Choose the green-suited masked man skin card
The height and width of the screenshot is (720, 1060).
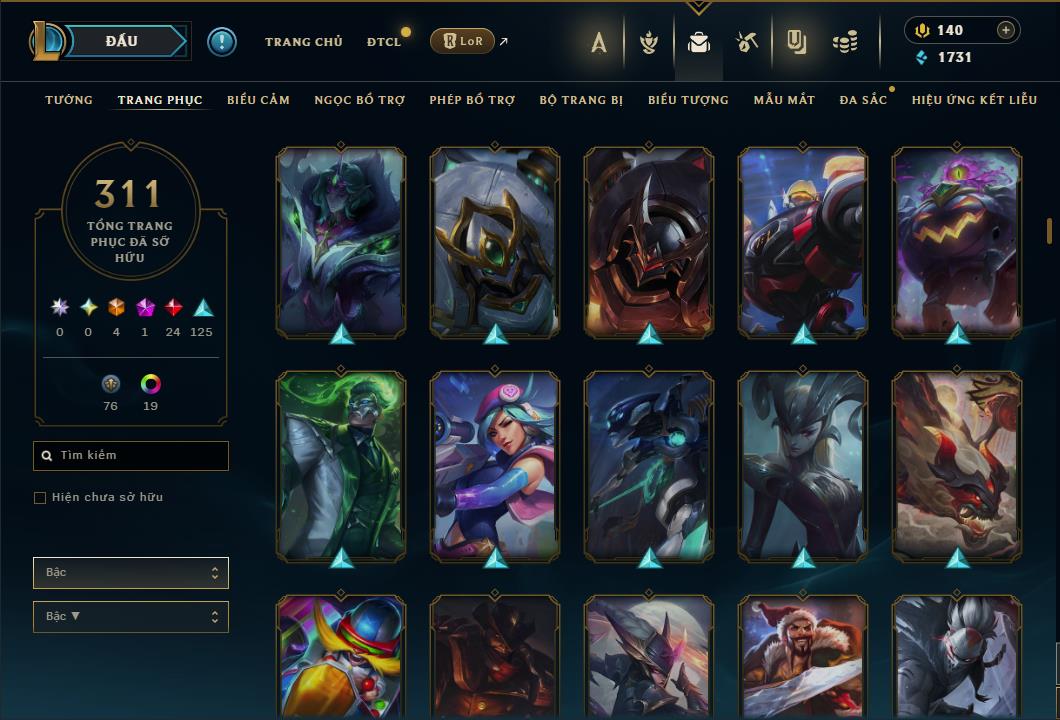(341, 465)
